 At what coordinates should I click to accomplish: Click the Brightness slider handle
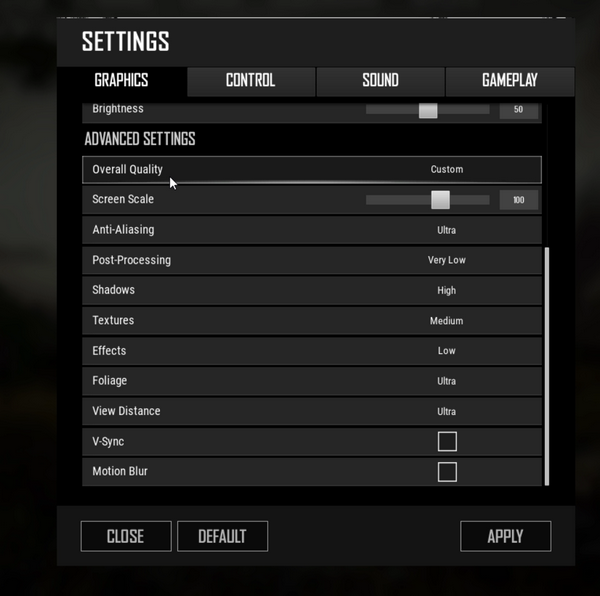[428, 110]
